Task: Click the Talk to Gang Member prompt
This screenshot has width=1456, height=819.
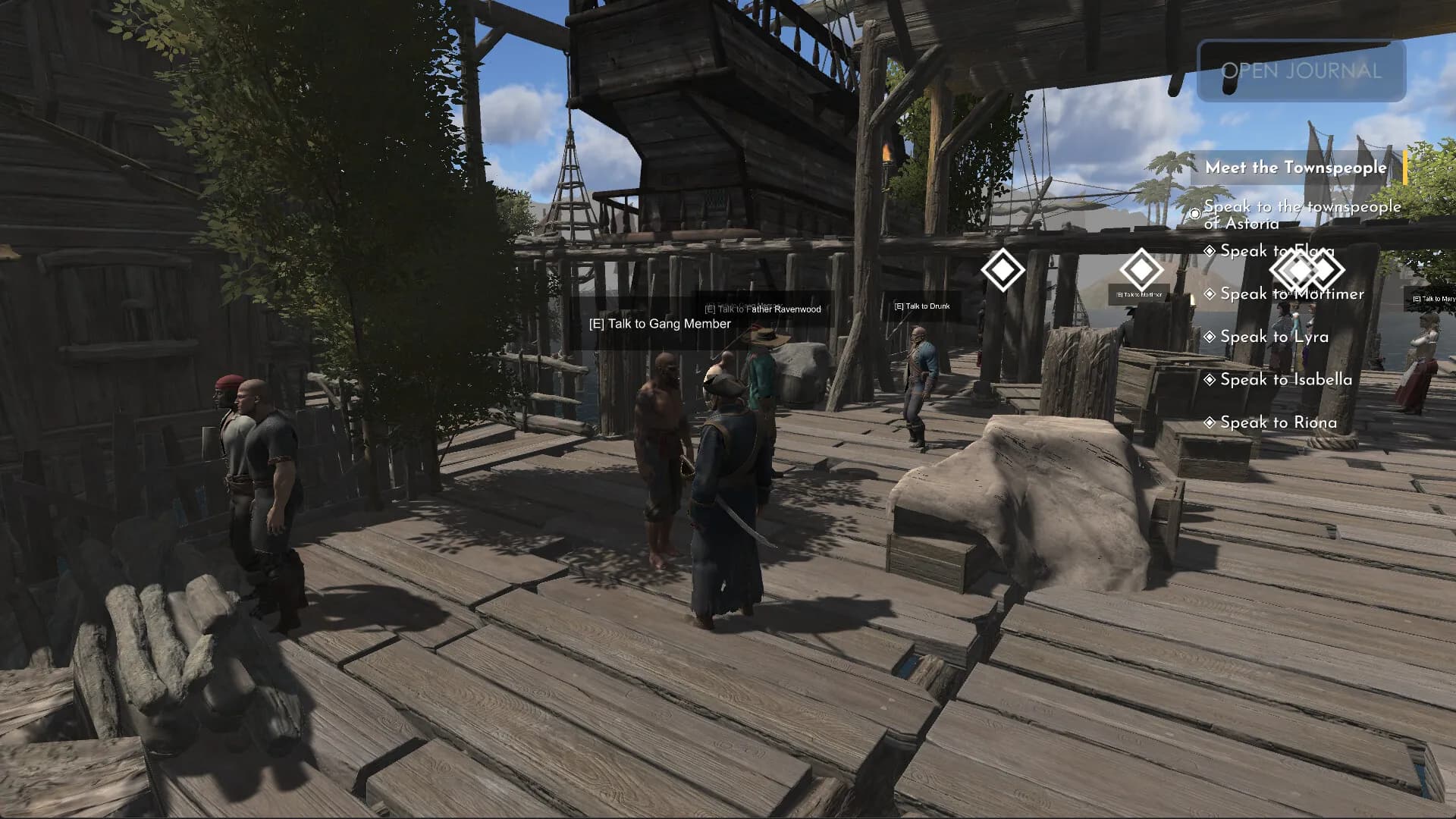Action: [x=659, y=324]
